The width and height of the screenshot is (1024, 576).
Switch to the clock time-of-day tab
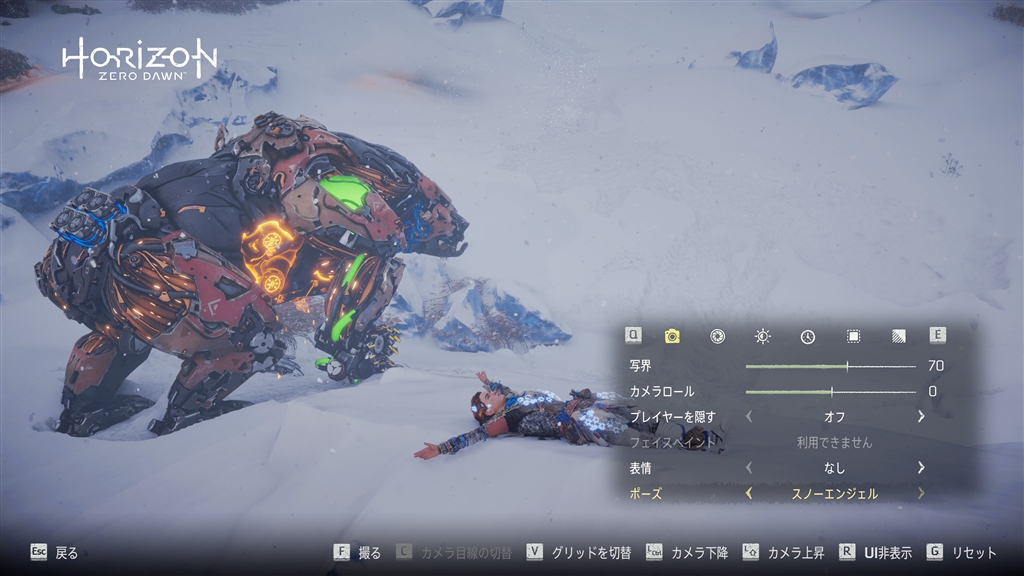point(807,336)
